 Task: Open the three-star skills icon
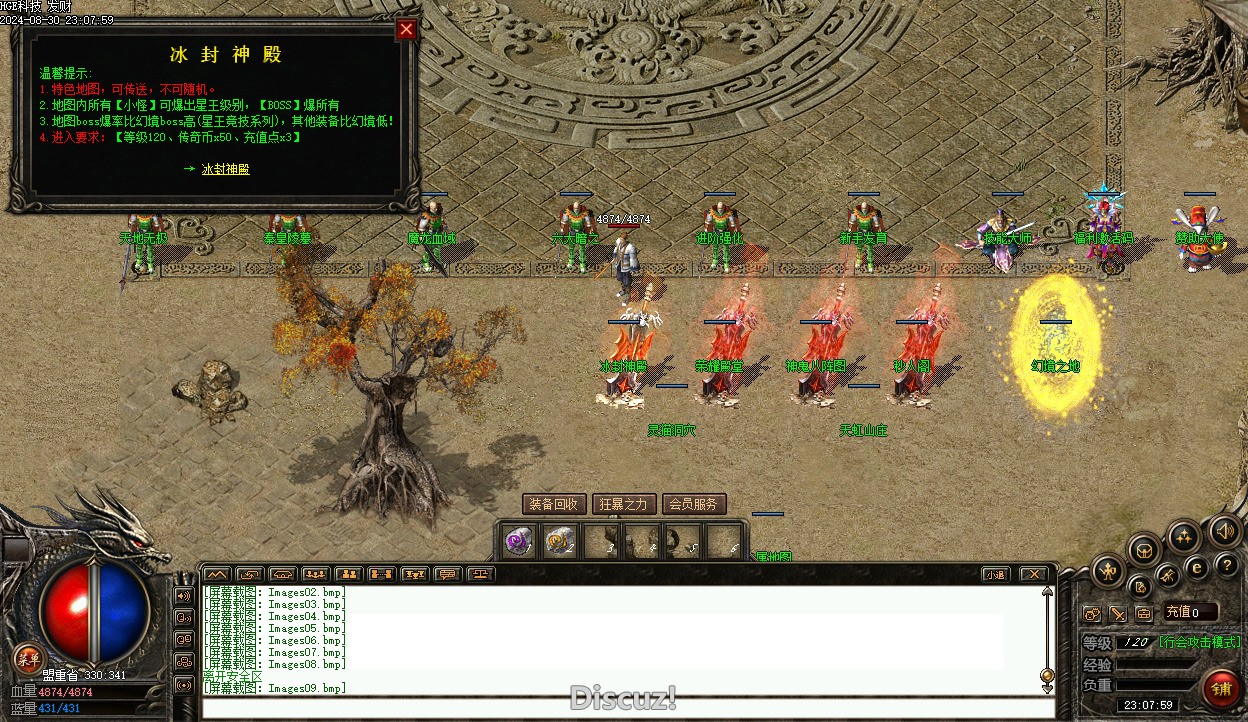(1184, 537)
